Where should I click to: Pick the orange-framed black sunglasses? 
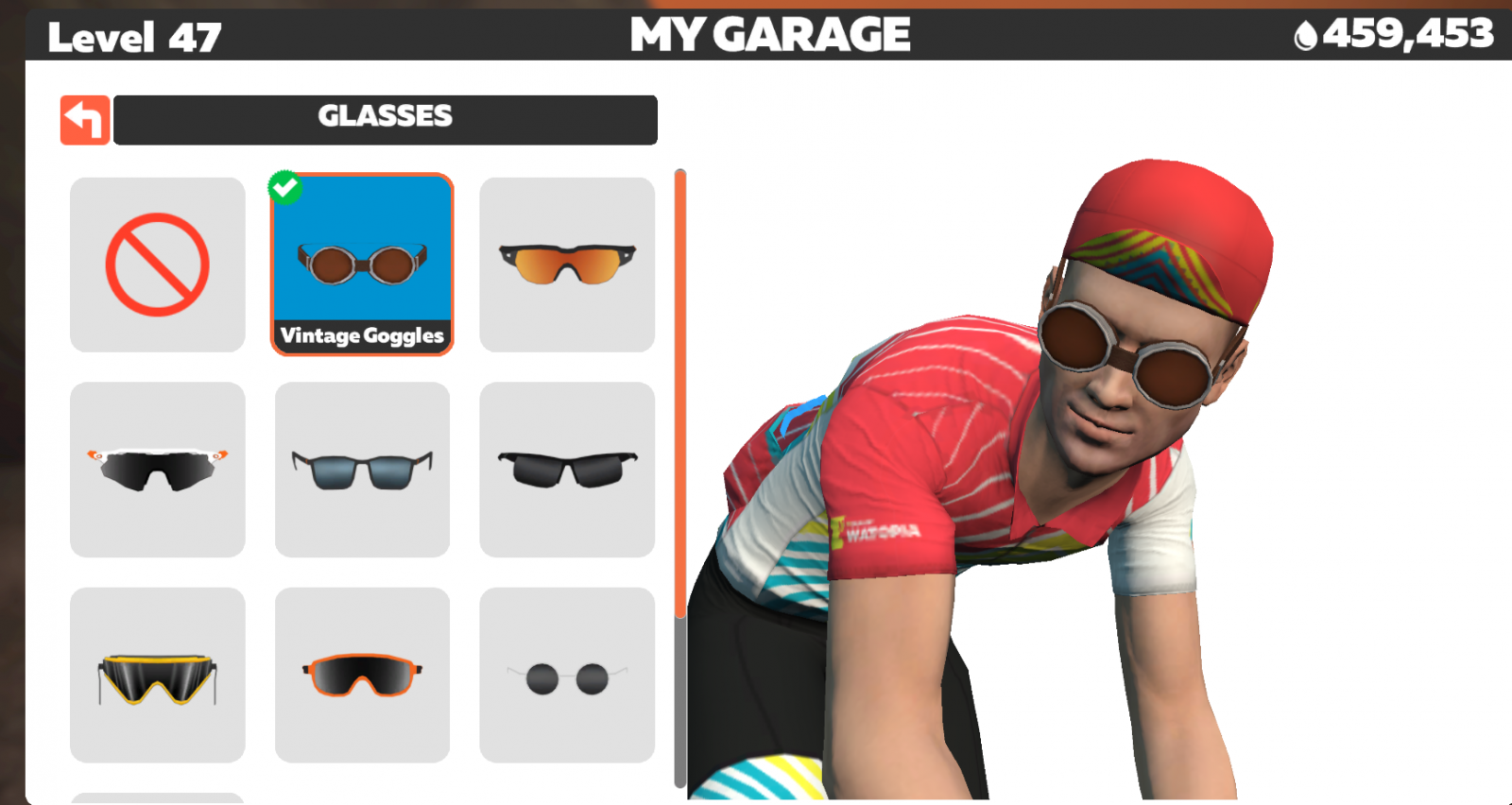coord(362,675)
